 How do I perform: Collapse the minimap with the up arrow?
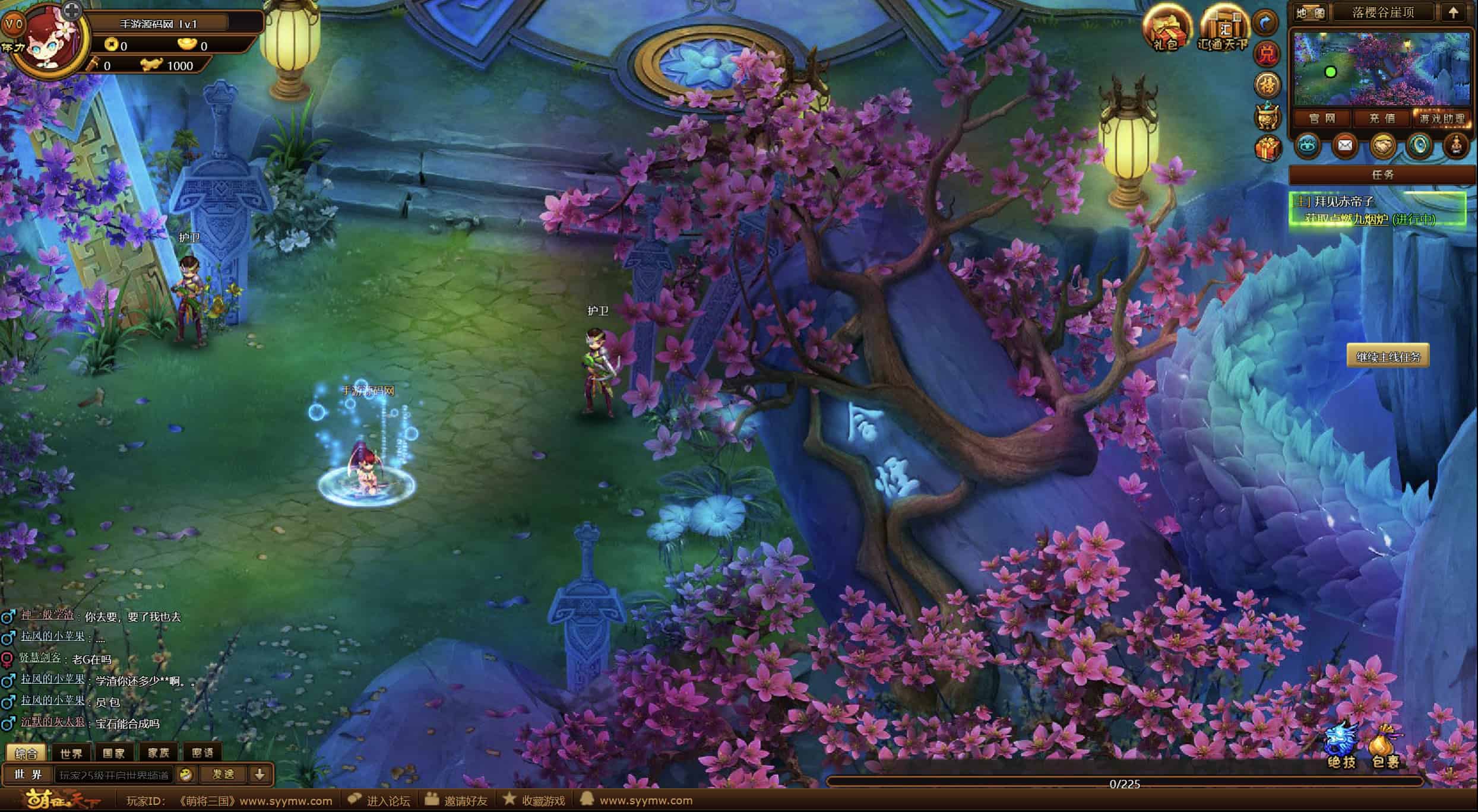pyautogui.click(x=1452, y=13)
